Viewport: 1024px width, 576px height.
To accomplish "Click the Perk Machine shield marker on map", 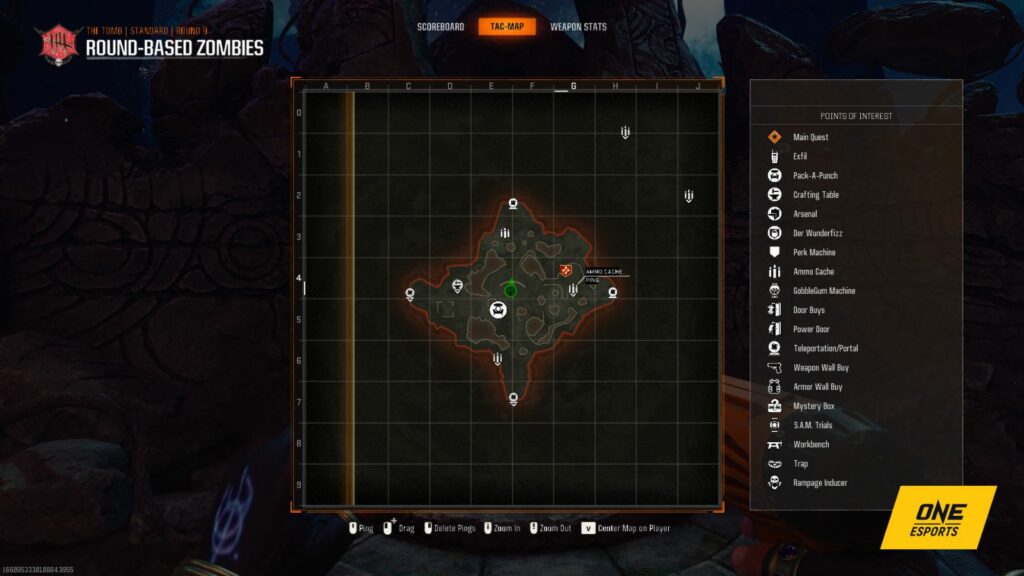I will [x=458, y=287].
